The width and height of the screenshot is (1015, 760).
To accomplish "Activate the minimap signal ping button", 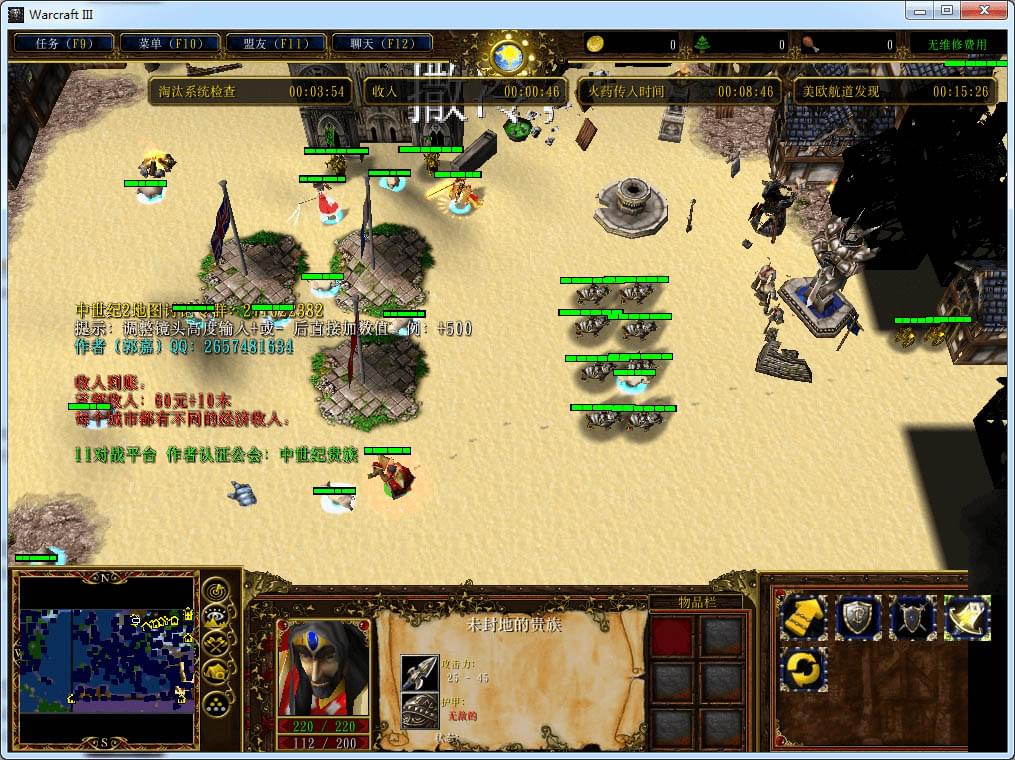I will [215, 590].
